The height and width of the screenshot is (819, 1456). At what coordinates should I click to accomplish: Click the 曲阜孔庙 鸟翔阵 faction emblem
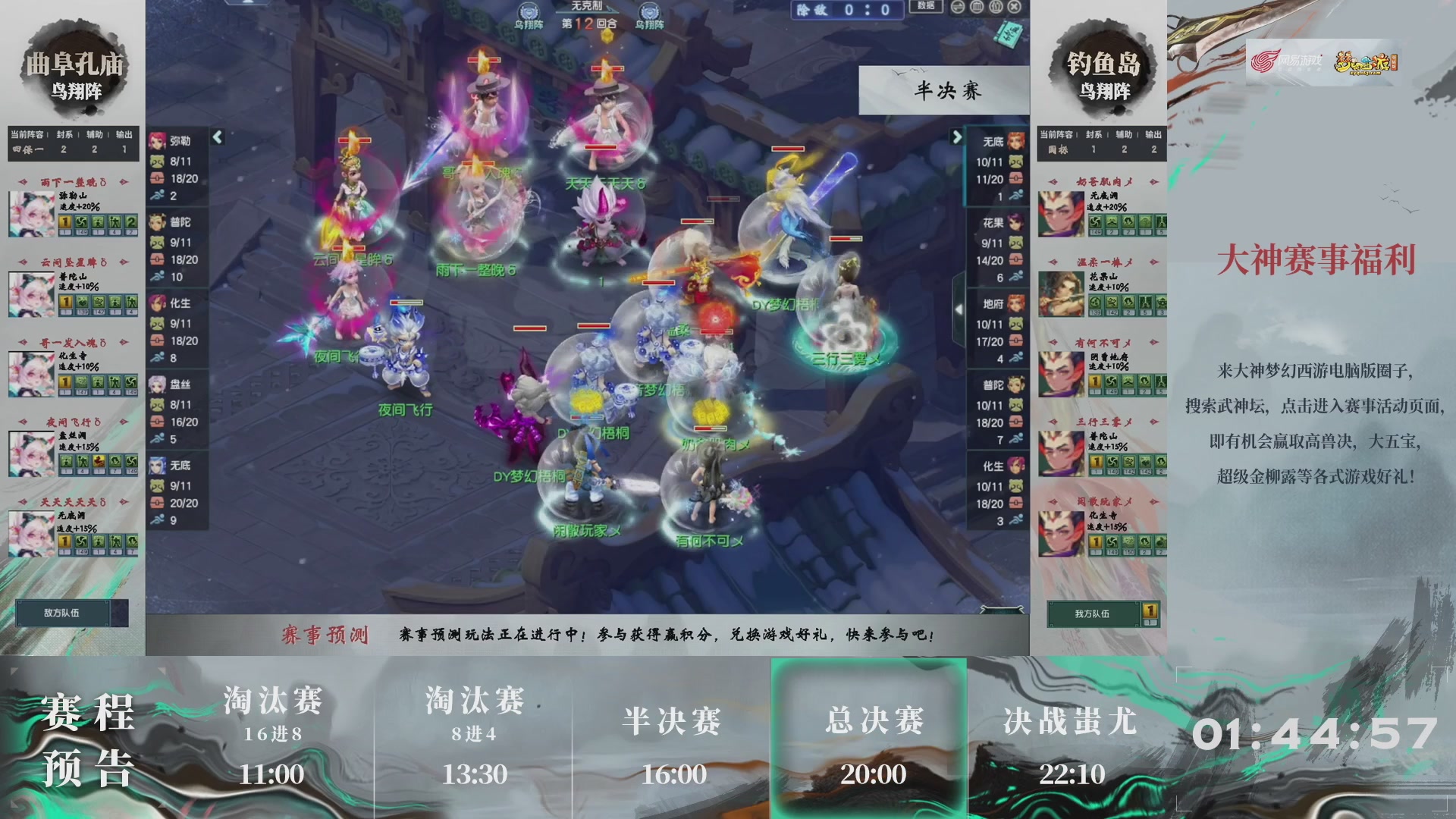coord(73,72)
